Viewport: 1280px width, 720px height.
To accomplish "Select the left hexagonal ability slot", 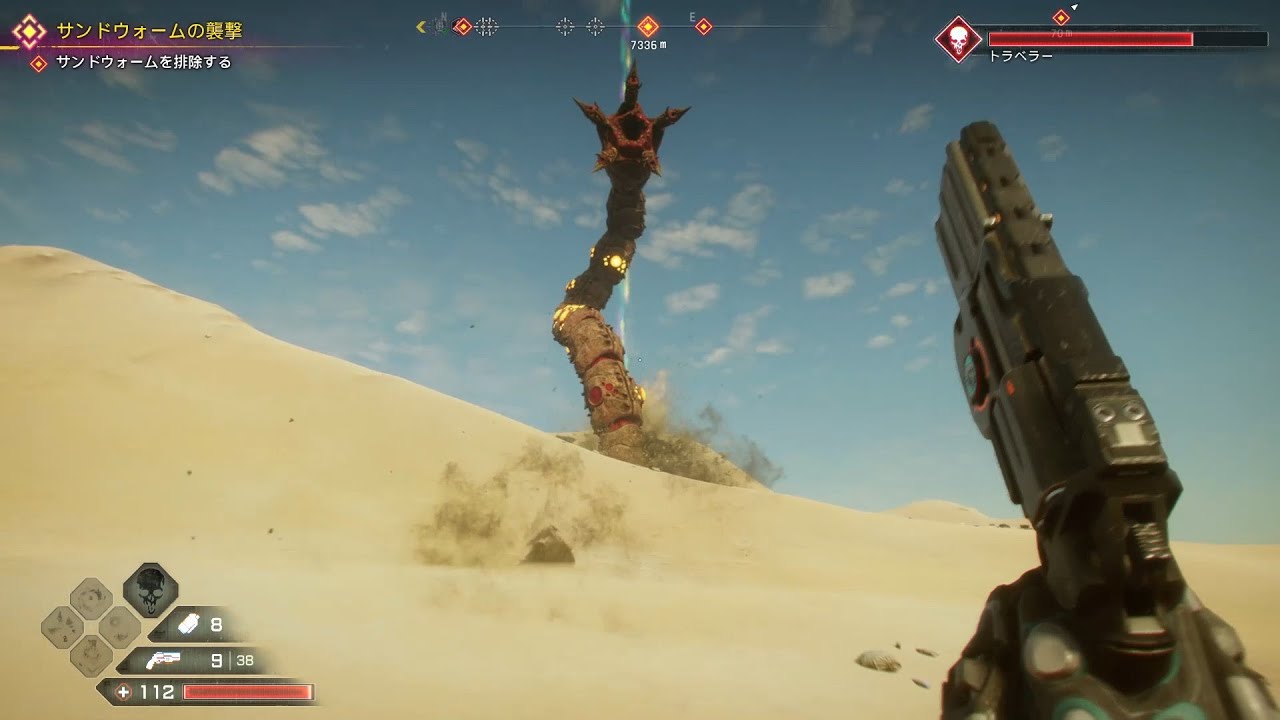I will (x=60, y=627).
